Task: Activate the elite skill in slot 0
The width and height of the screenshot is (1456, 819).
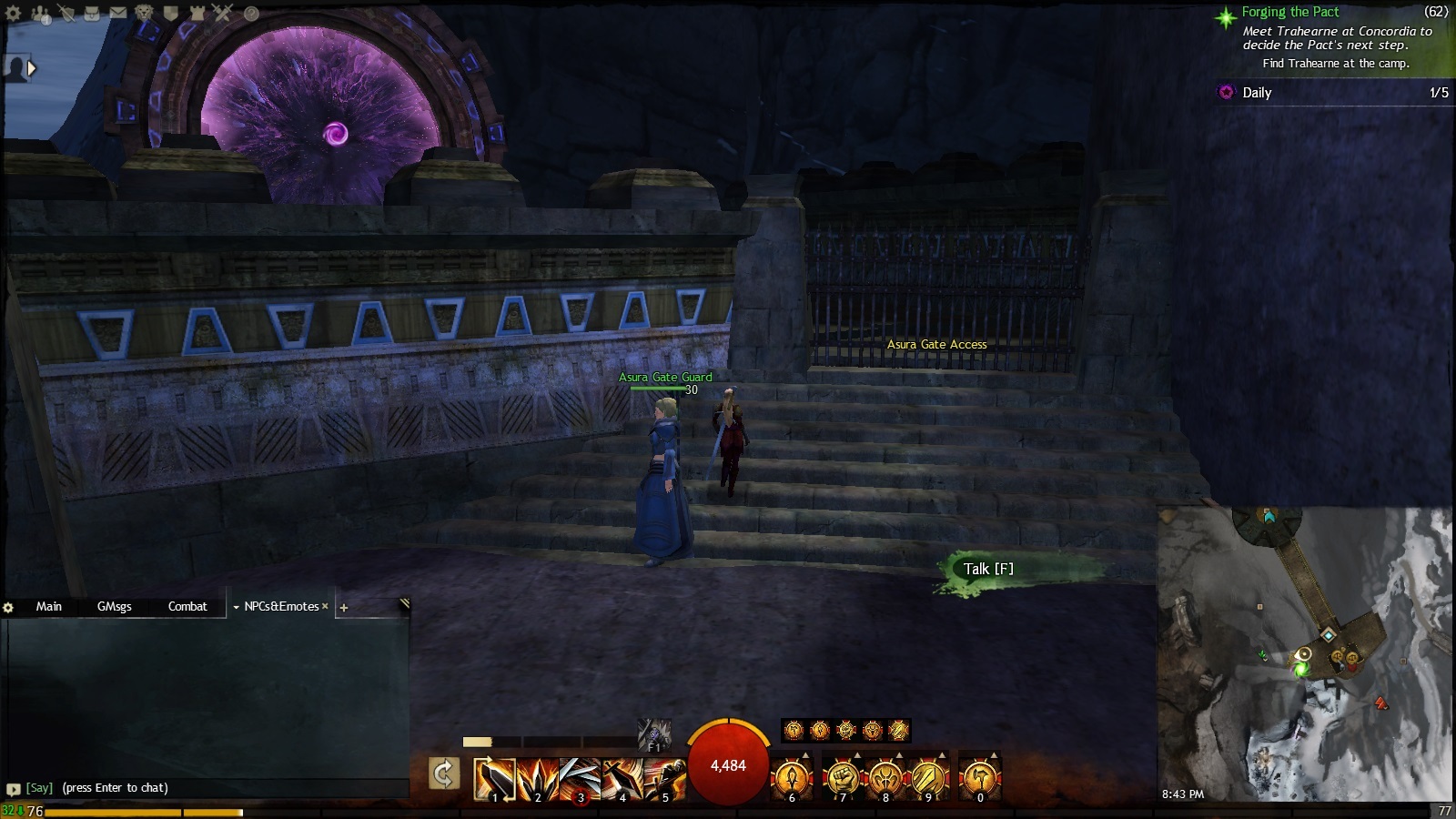Action: click(x=979, y=780)
